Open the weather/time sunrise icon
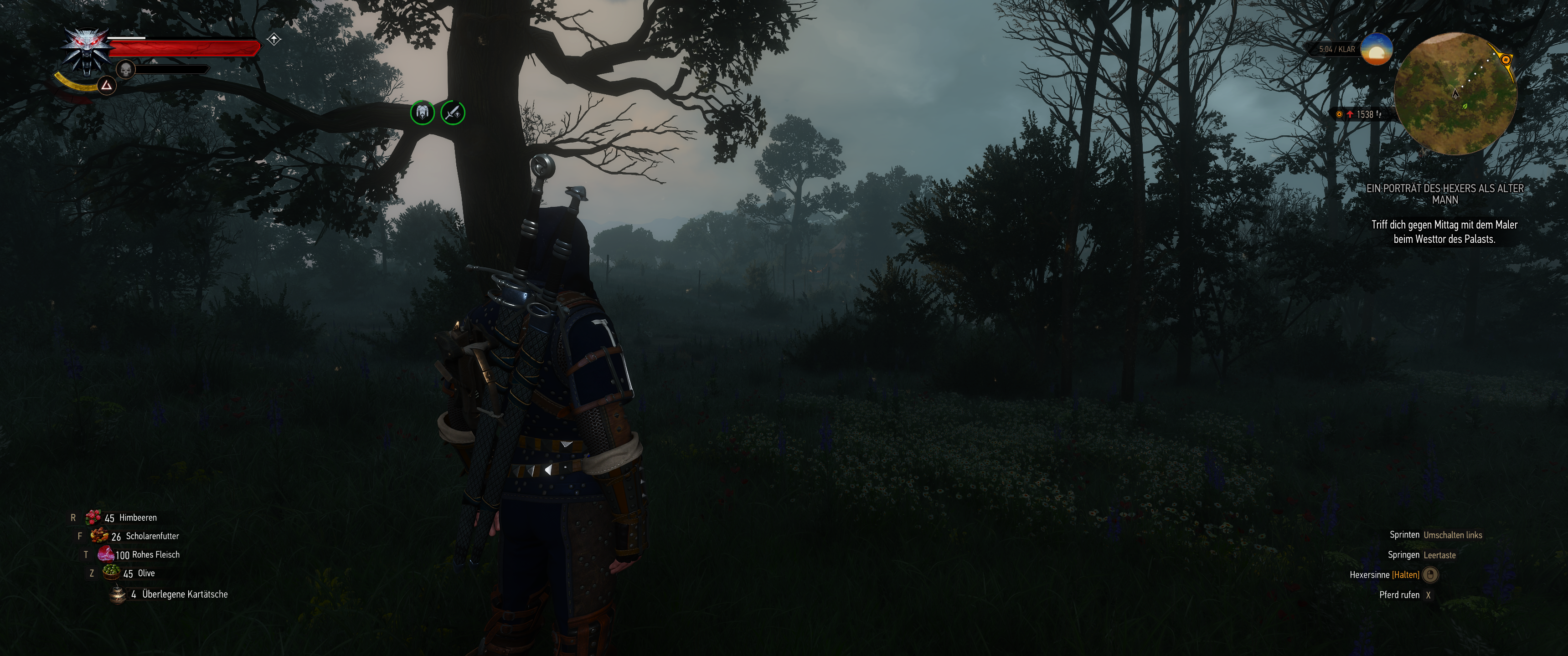1568x656 pixels. pos(1377,49)
